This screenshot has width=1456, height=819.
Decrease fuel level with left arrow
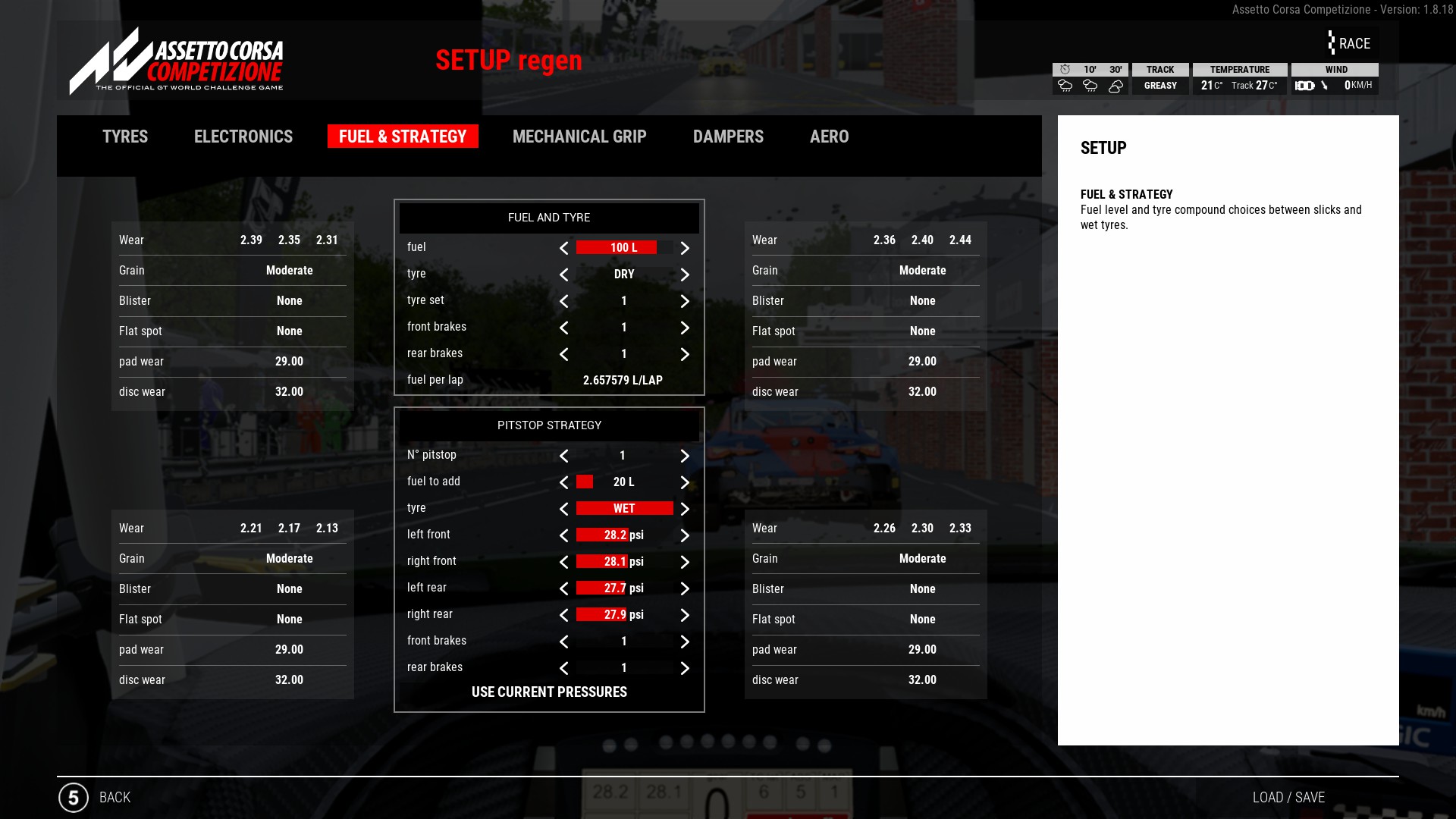(x=563, y=248)
